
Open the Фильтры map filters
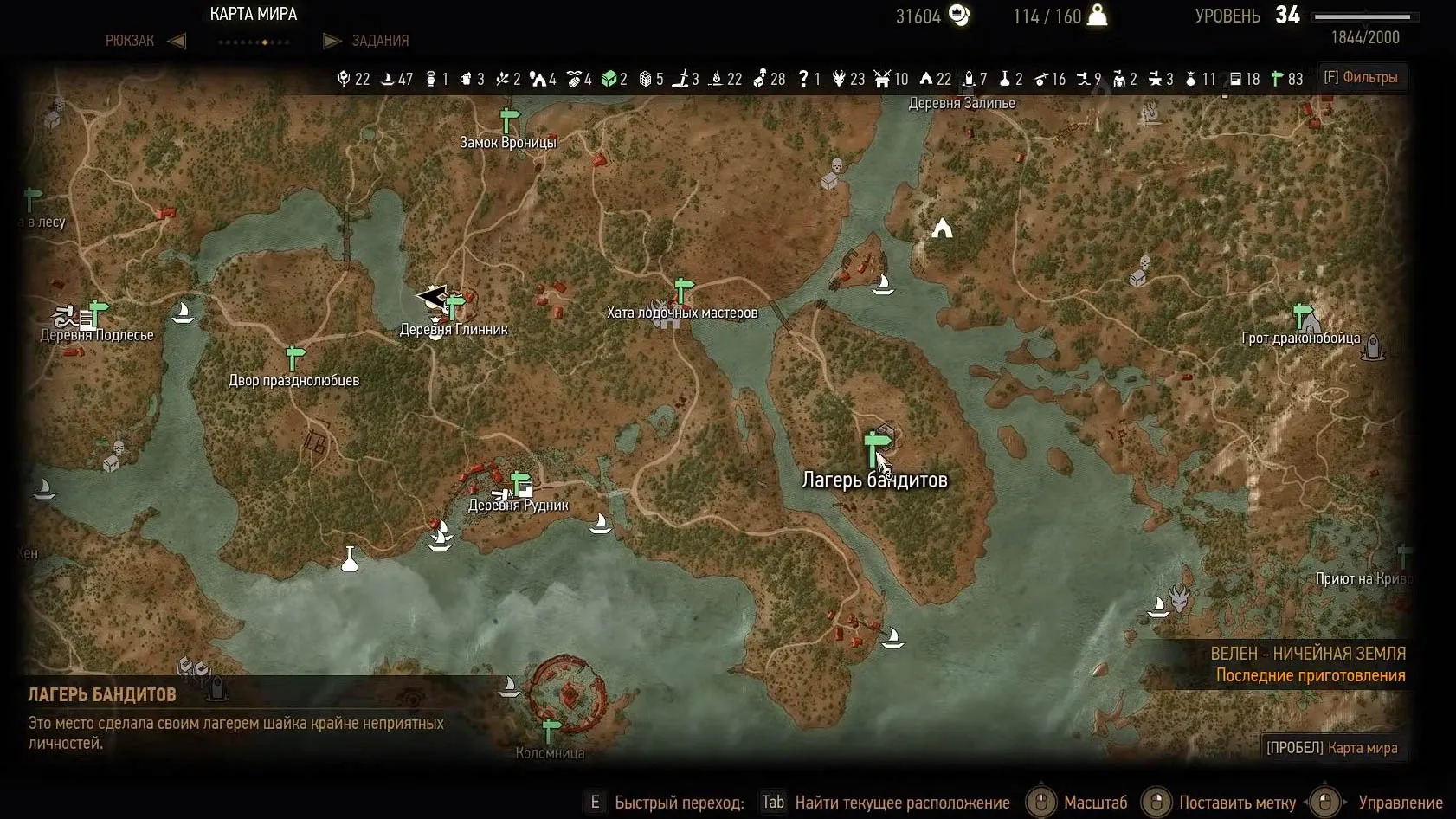coord(1361,78)
